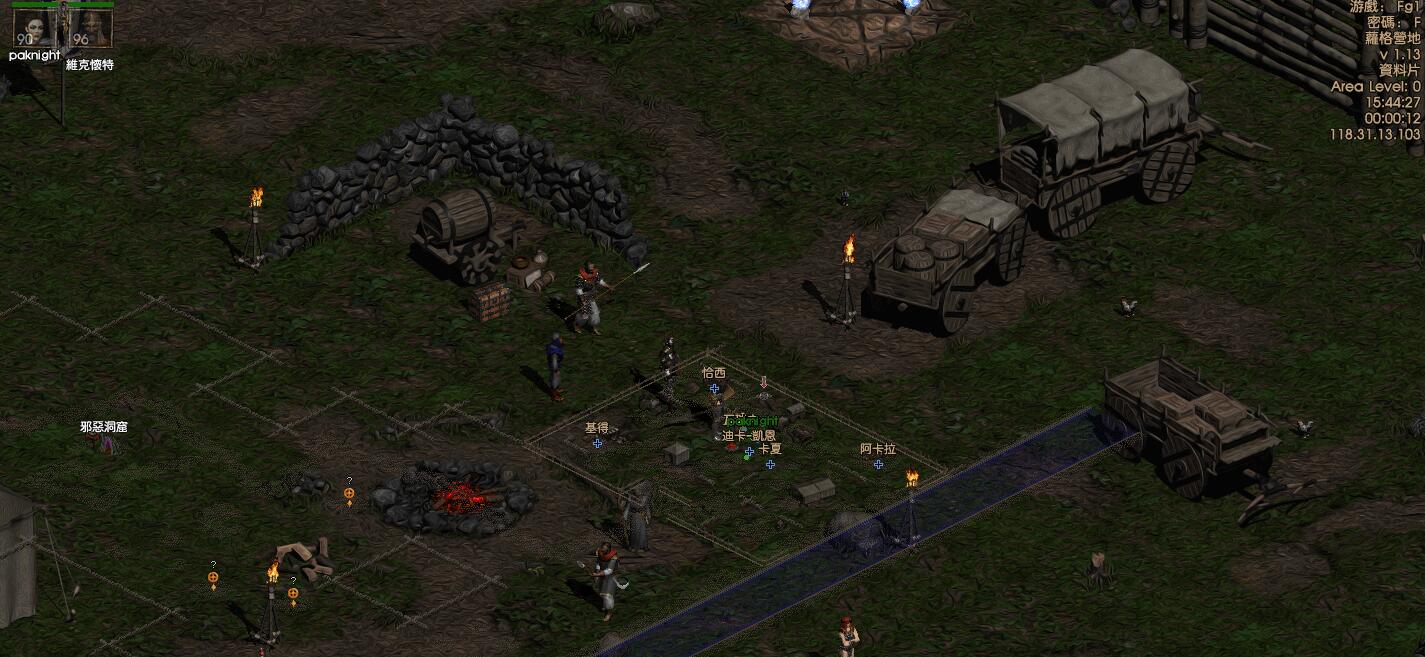Select the 阿卡拉 map marker

coord(878,464)
